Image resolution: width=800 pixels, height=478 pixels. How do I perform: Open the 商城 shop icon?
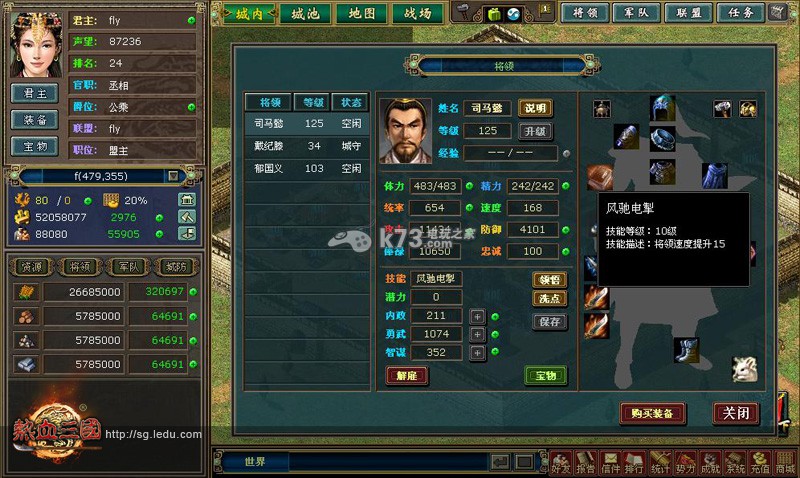tap(785, 463)
